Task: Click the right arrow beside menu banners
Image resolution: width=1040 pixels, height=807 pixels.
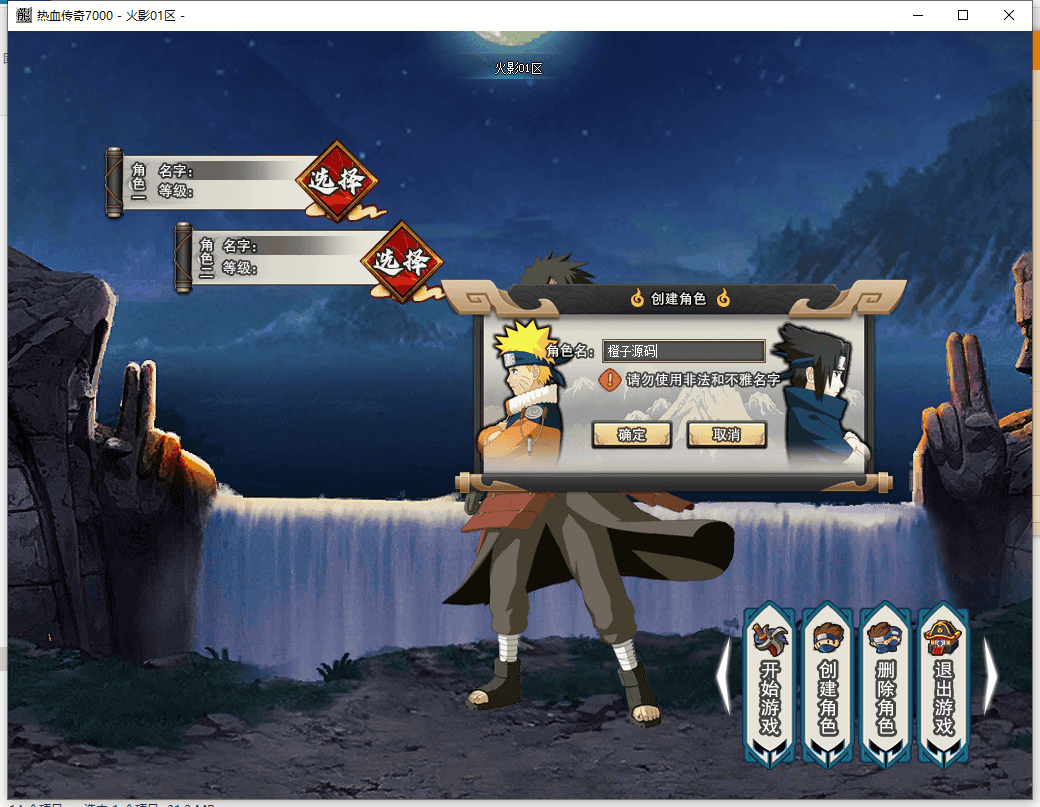Action: pyautogui.click(x=990, y=676)
